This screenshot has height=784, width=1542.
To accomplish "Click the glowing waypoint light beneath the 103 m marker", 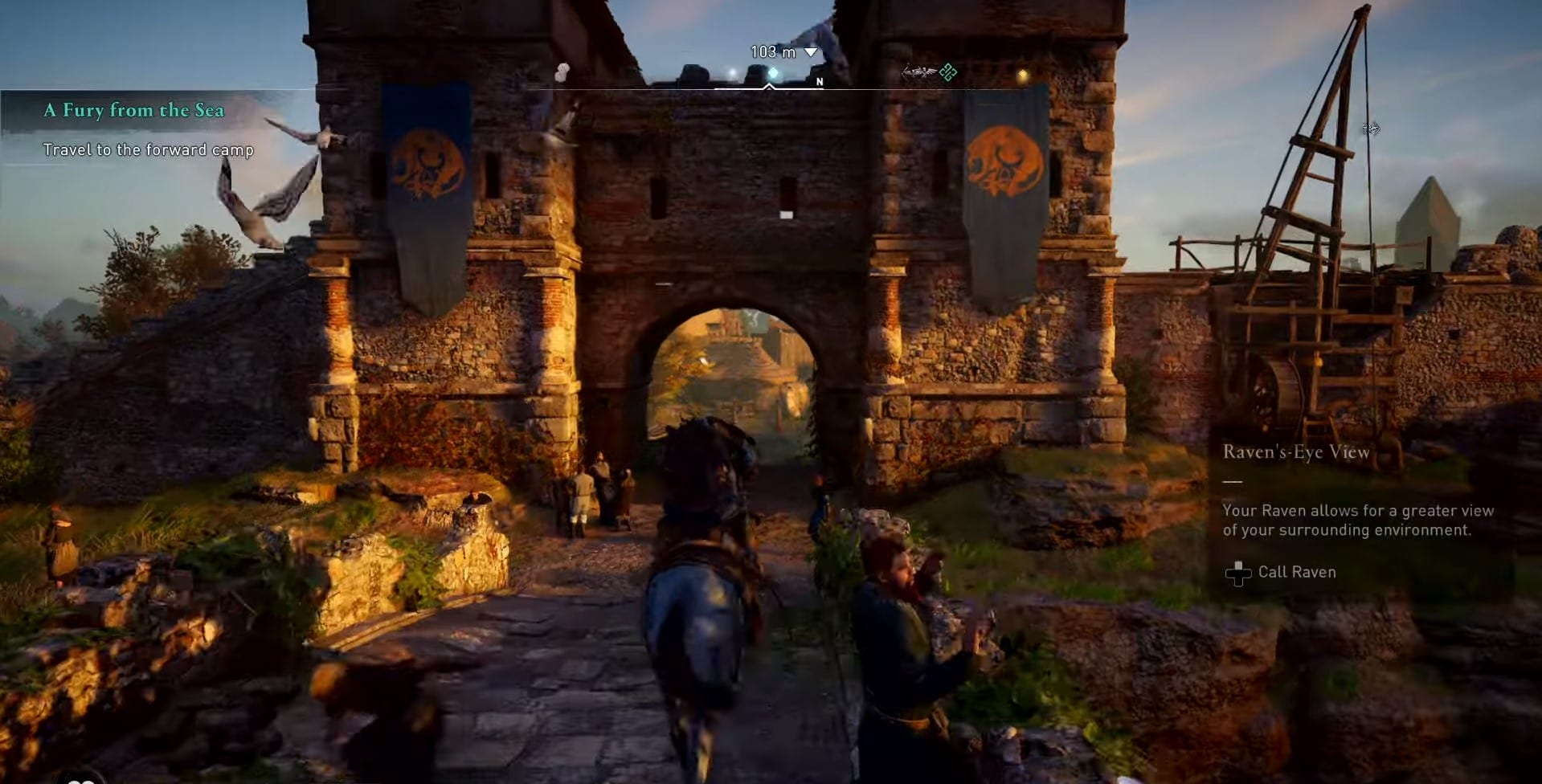I will [731, 73].
